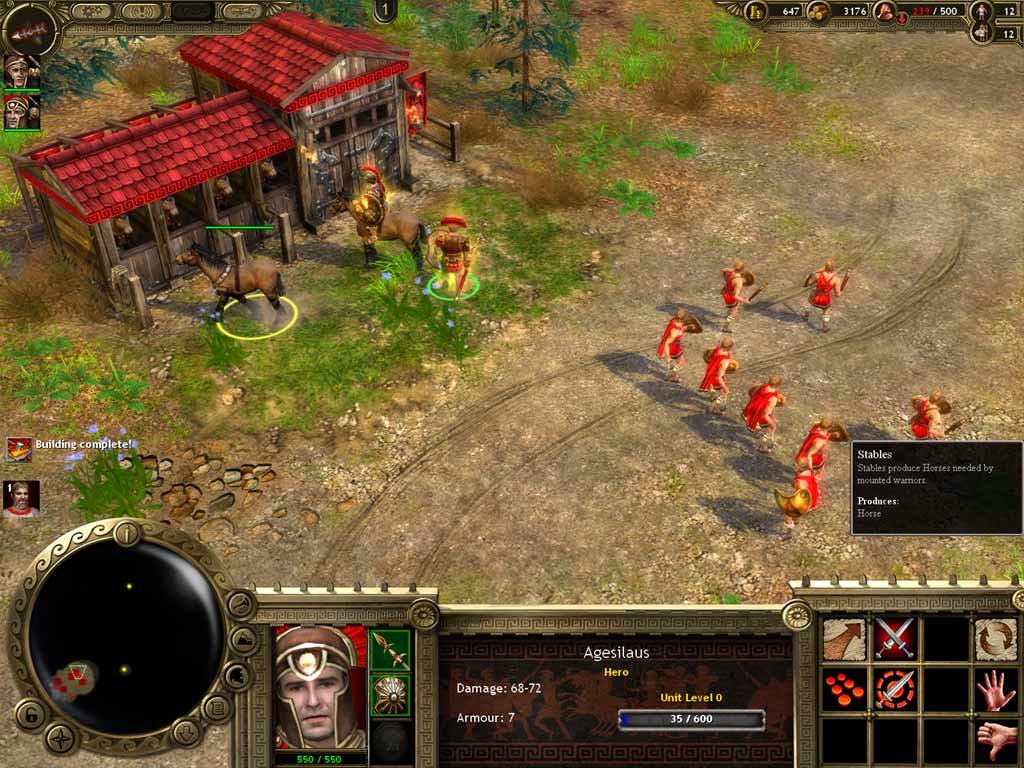This screenshot has width=1024, height=768.
Task: Click the mountain terrain minimap button
Action: [x=243, y=640]
